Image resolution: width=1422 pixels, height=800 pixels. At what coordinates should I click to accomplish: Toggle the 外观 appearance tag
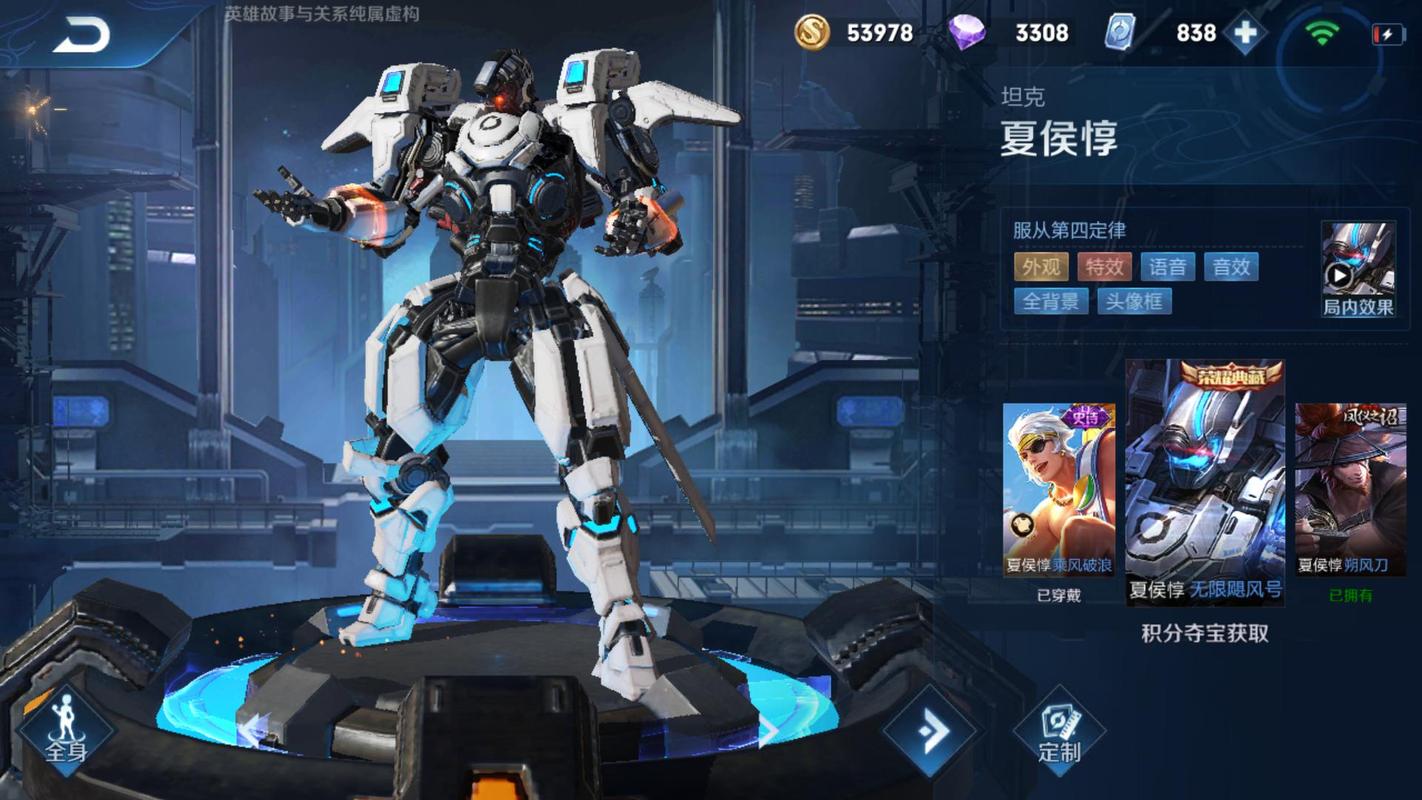pyautogui.click(x=1040, y=266)
